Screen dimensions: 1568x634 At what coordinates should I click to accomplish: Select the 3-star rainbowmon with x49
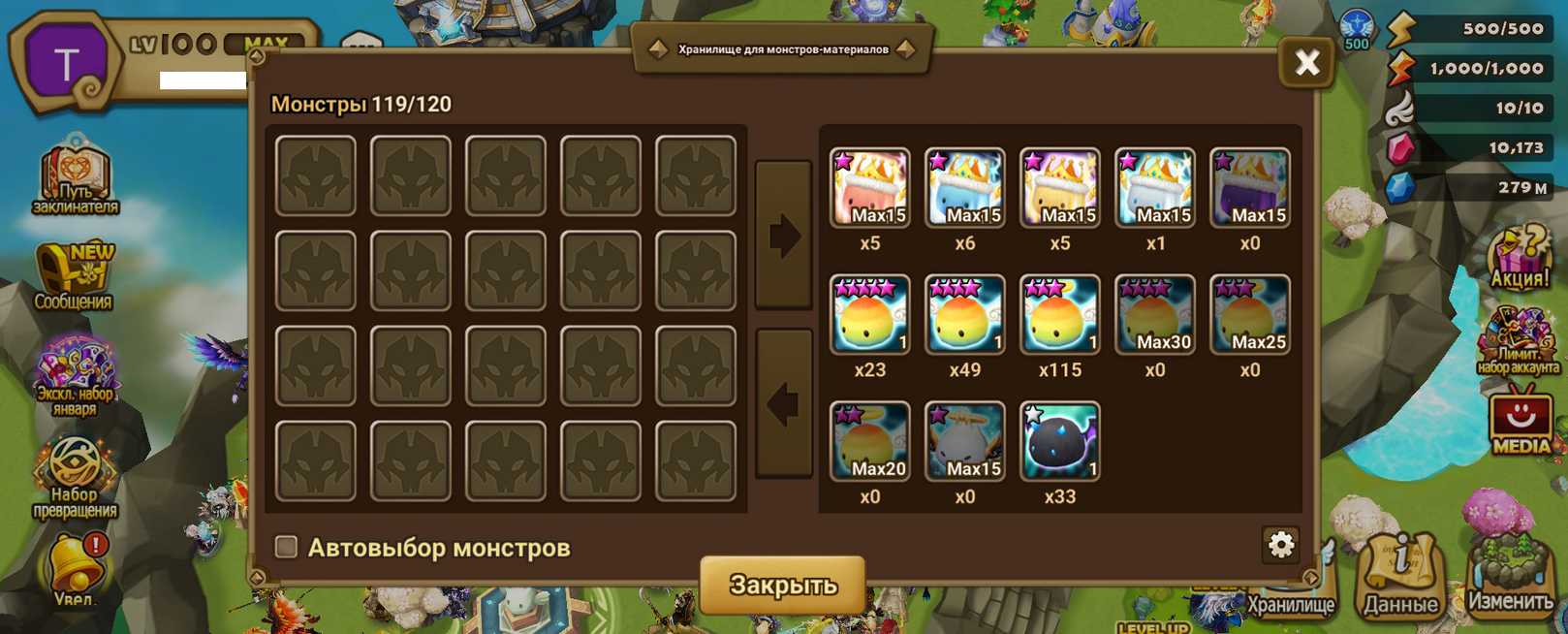[x=964, y=315]
